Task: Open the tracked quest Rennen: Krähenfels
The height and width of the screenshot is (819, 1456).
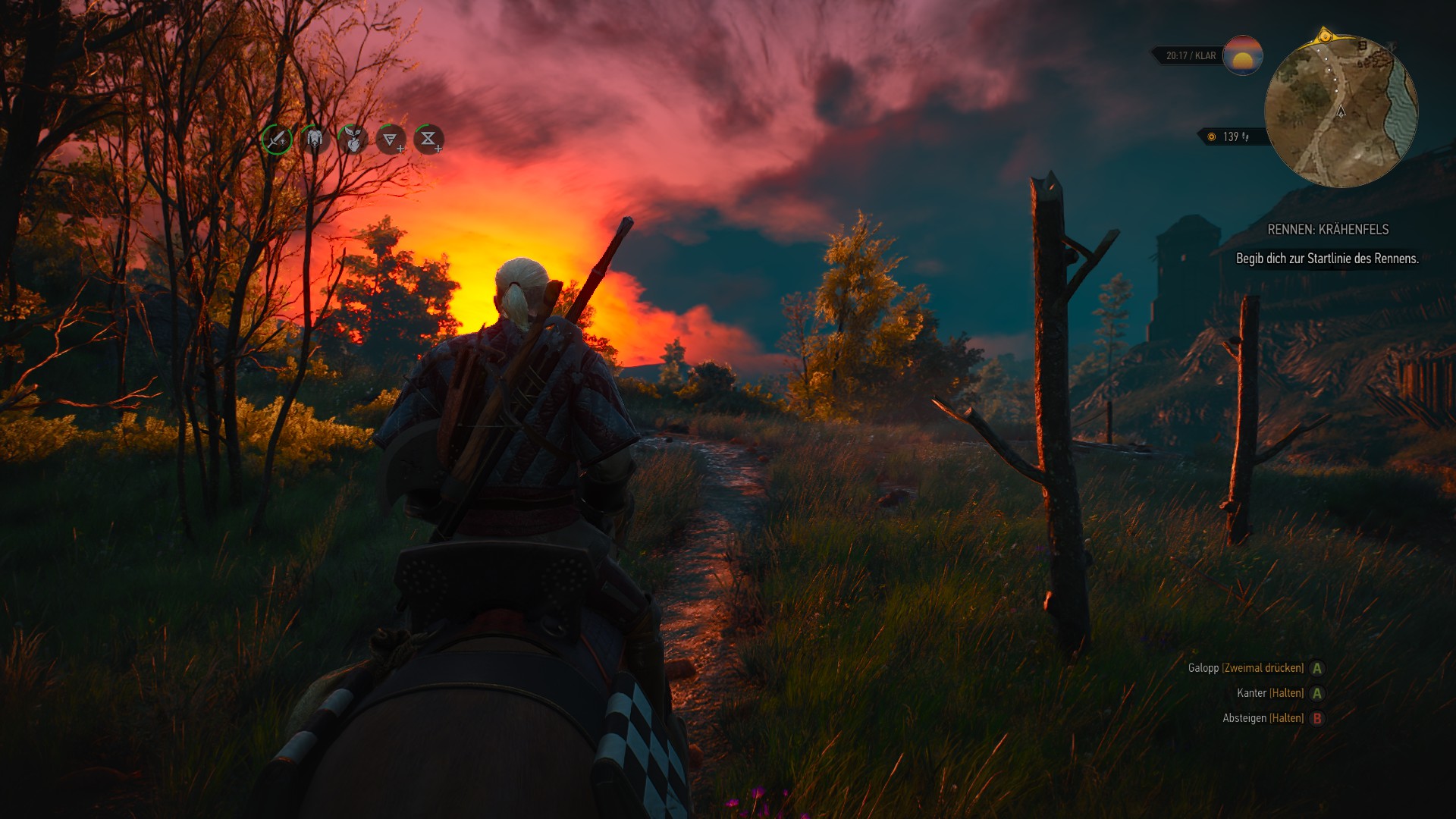Action: (1328, 230)
